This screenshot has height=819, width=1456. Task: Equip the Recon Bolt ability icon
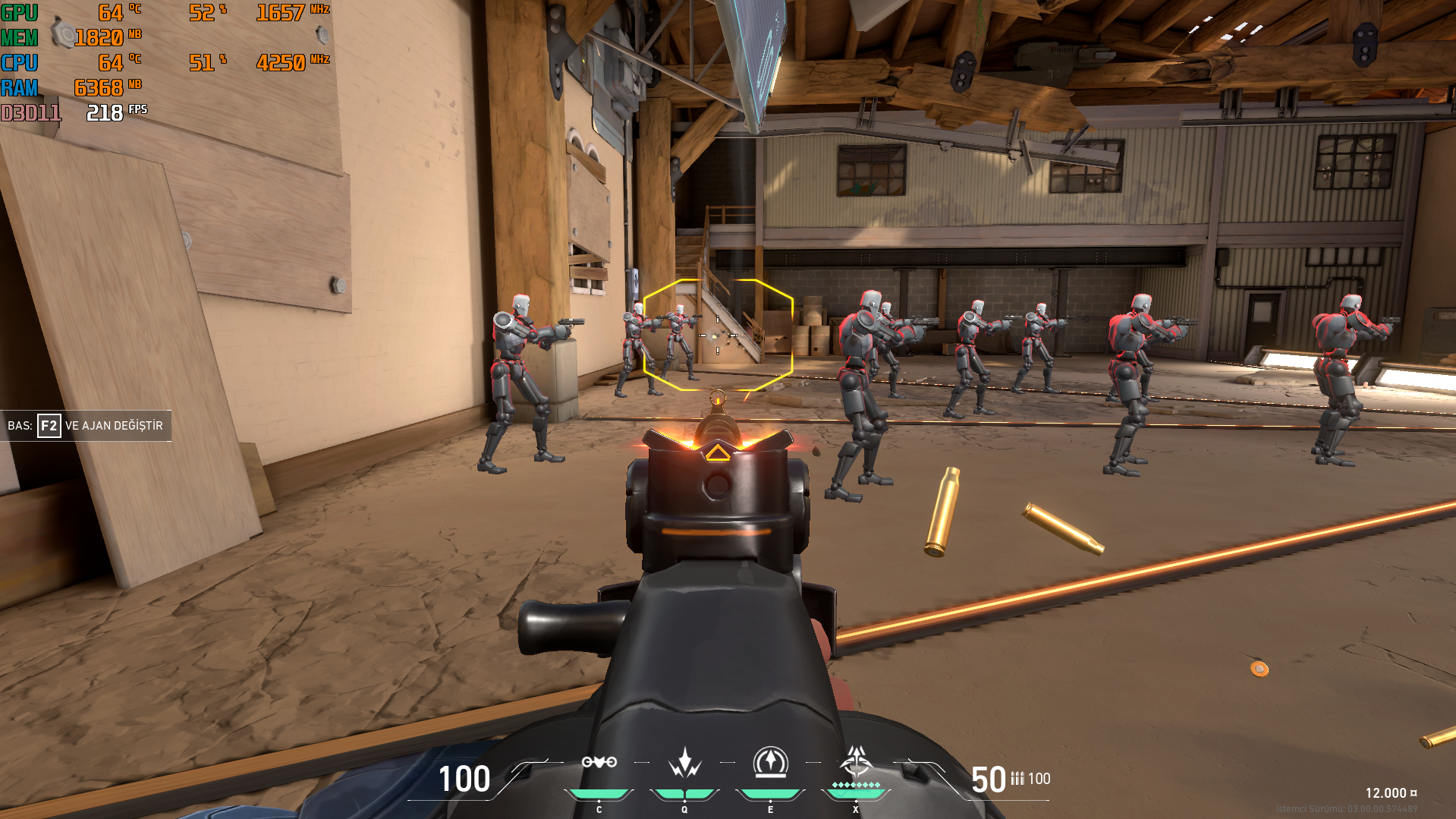point(770,763)
